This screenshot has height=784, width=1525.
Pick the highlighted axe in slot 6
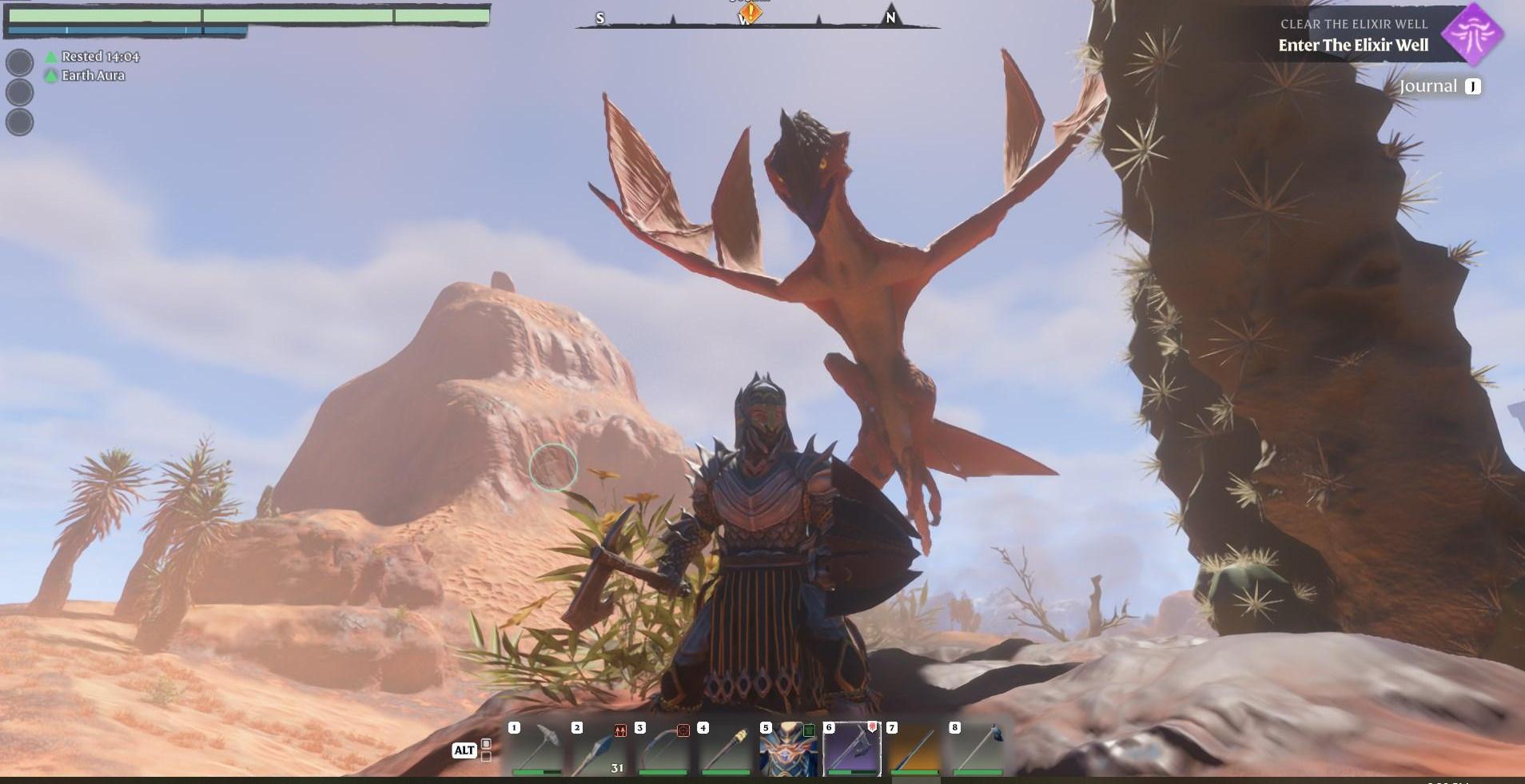[x=852, y=749]
